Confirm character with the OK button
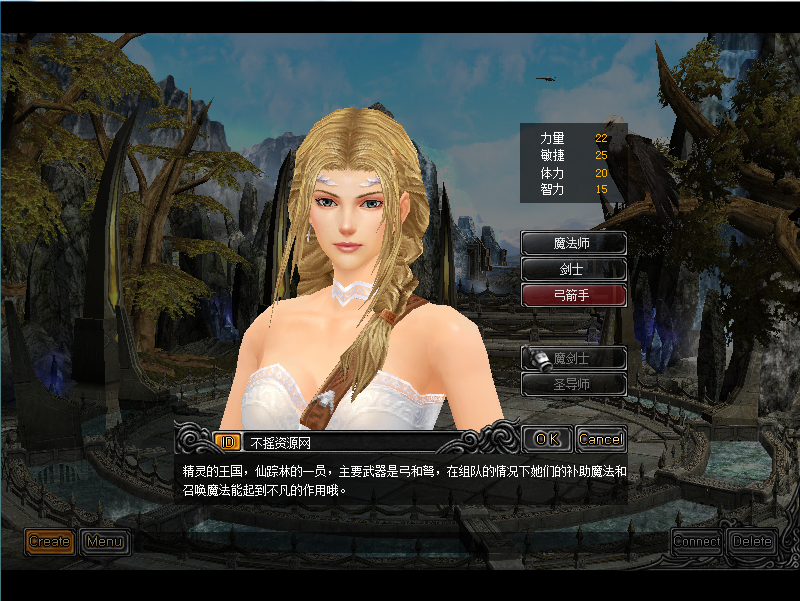 547,439
